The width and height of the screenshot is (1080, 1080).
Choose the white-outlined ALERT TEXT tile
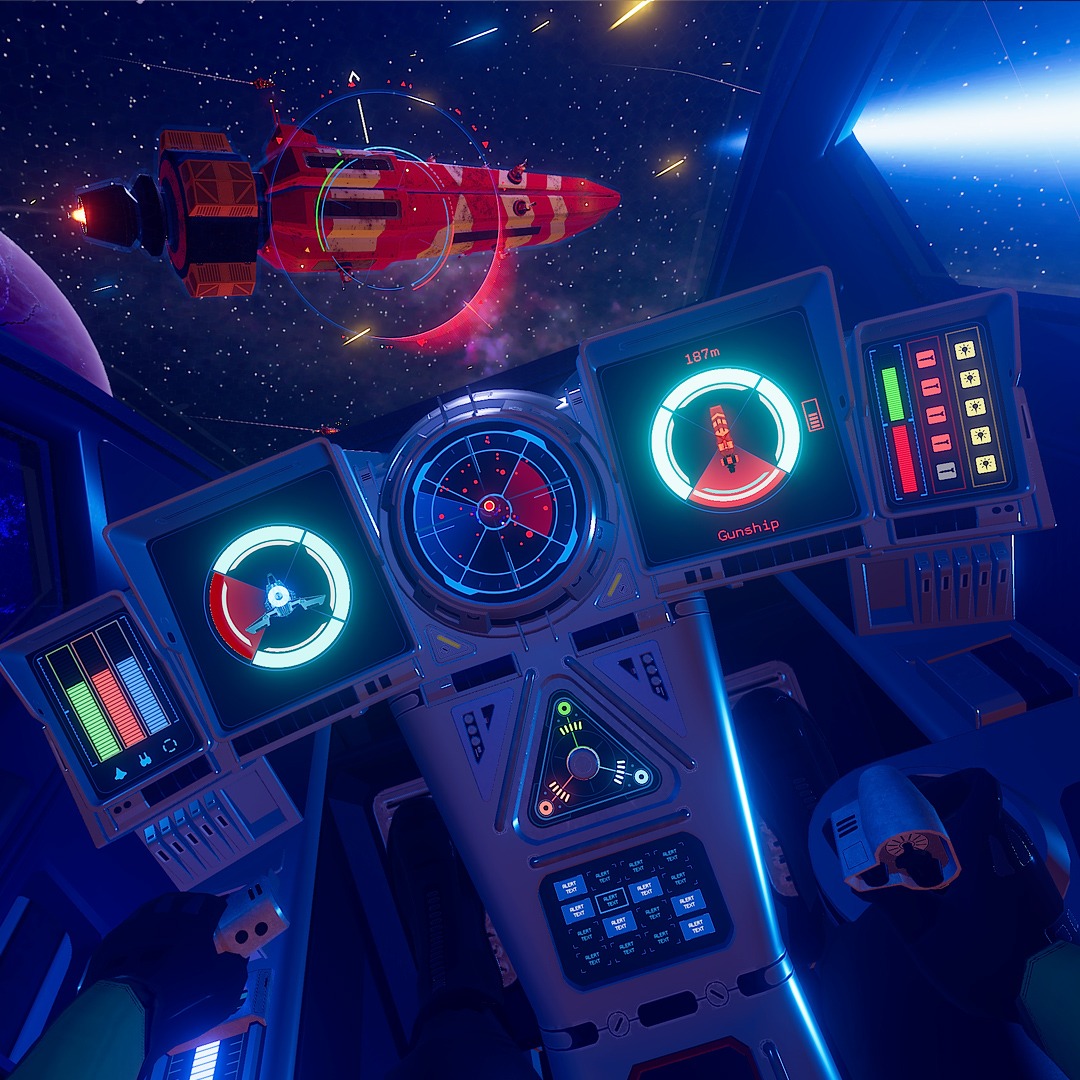click(x=611, y=899)
